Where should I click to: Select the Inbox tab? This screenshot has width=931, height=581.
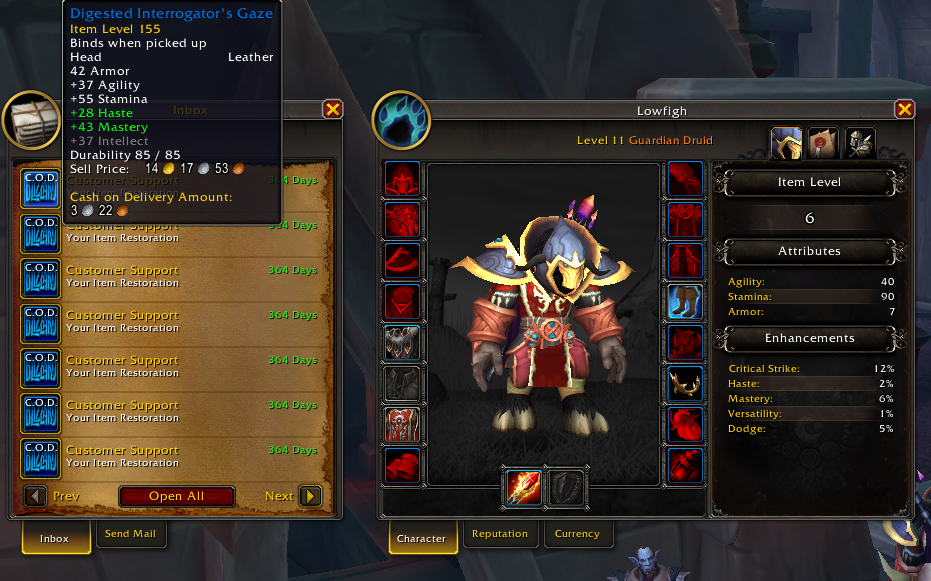(54, 538)
